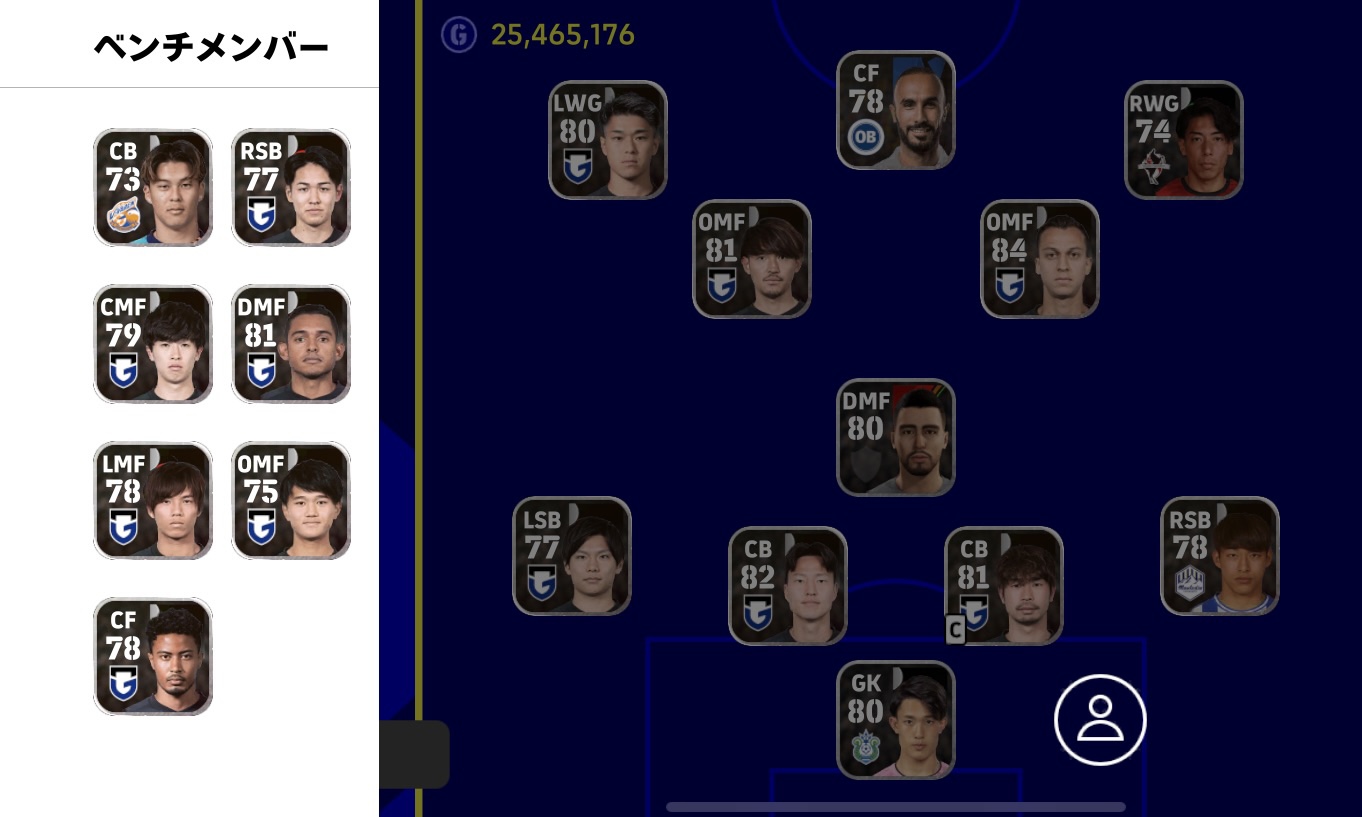Select the RWG 74 winger card
The image size is (1362, 817).
(x=1184, y=139)
